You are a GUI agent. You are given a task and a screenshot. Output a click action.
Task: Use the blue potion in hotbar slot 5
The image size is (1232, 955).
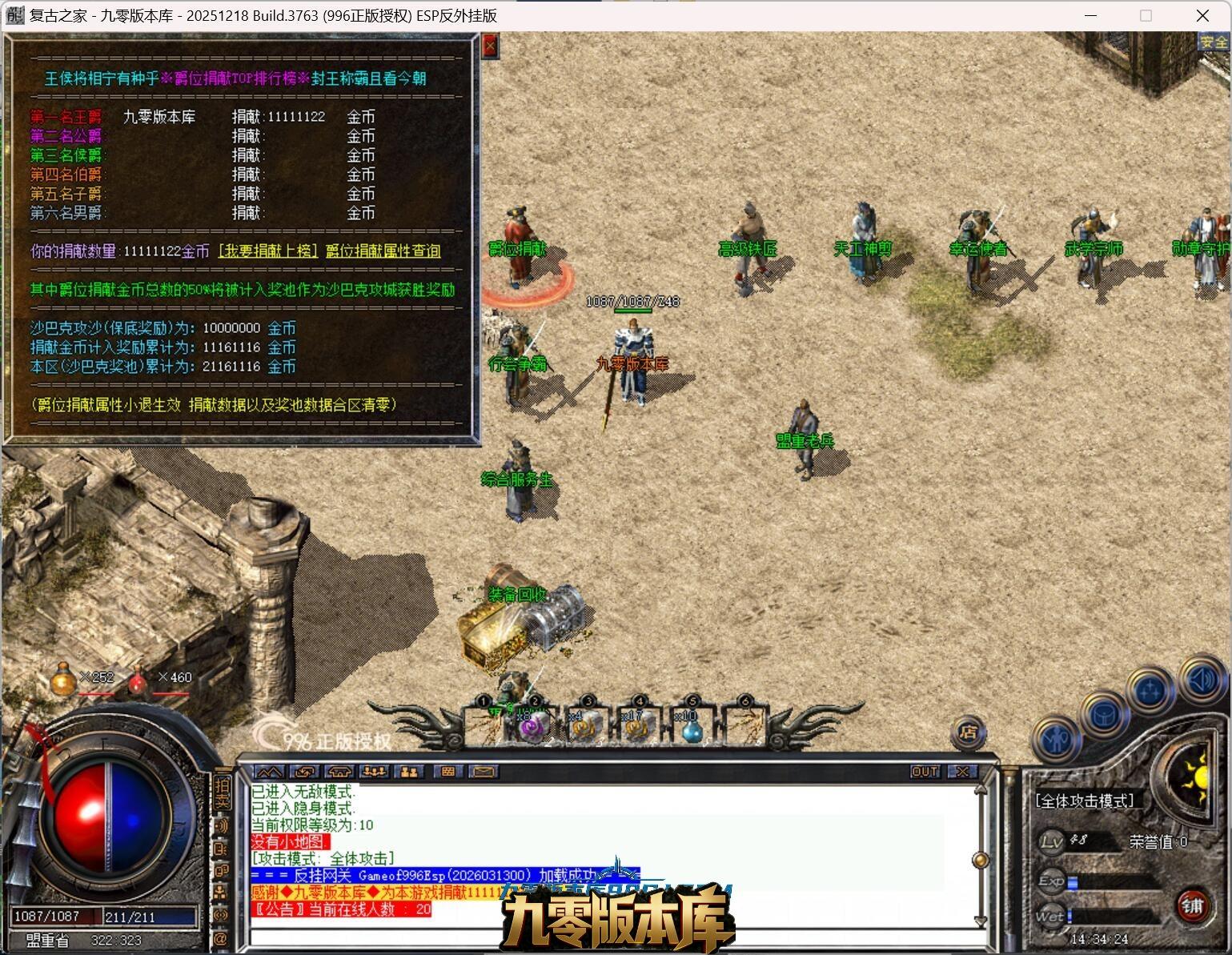click(692, 727)
